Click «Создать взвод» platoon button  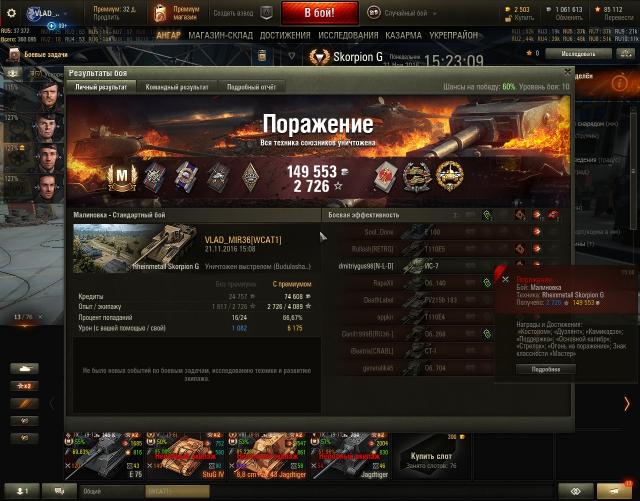click(237, 13)
